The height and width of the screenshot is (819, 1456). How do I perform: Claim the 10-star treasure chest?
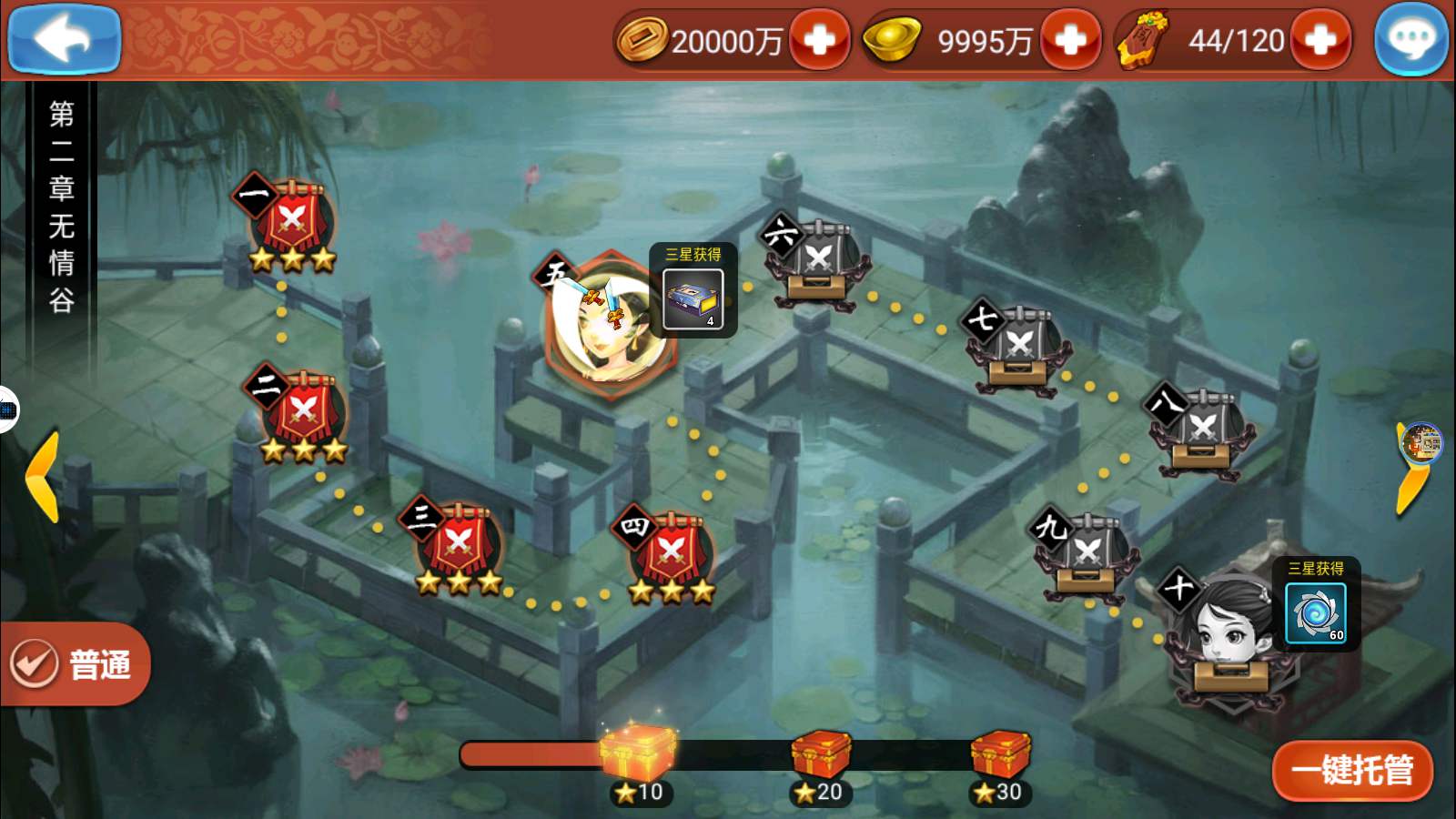coord(640,753)
